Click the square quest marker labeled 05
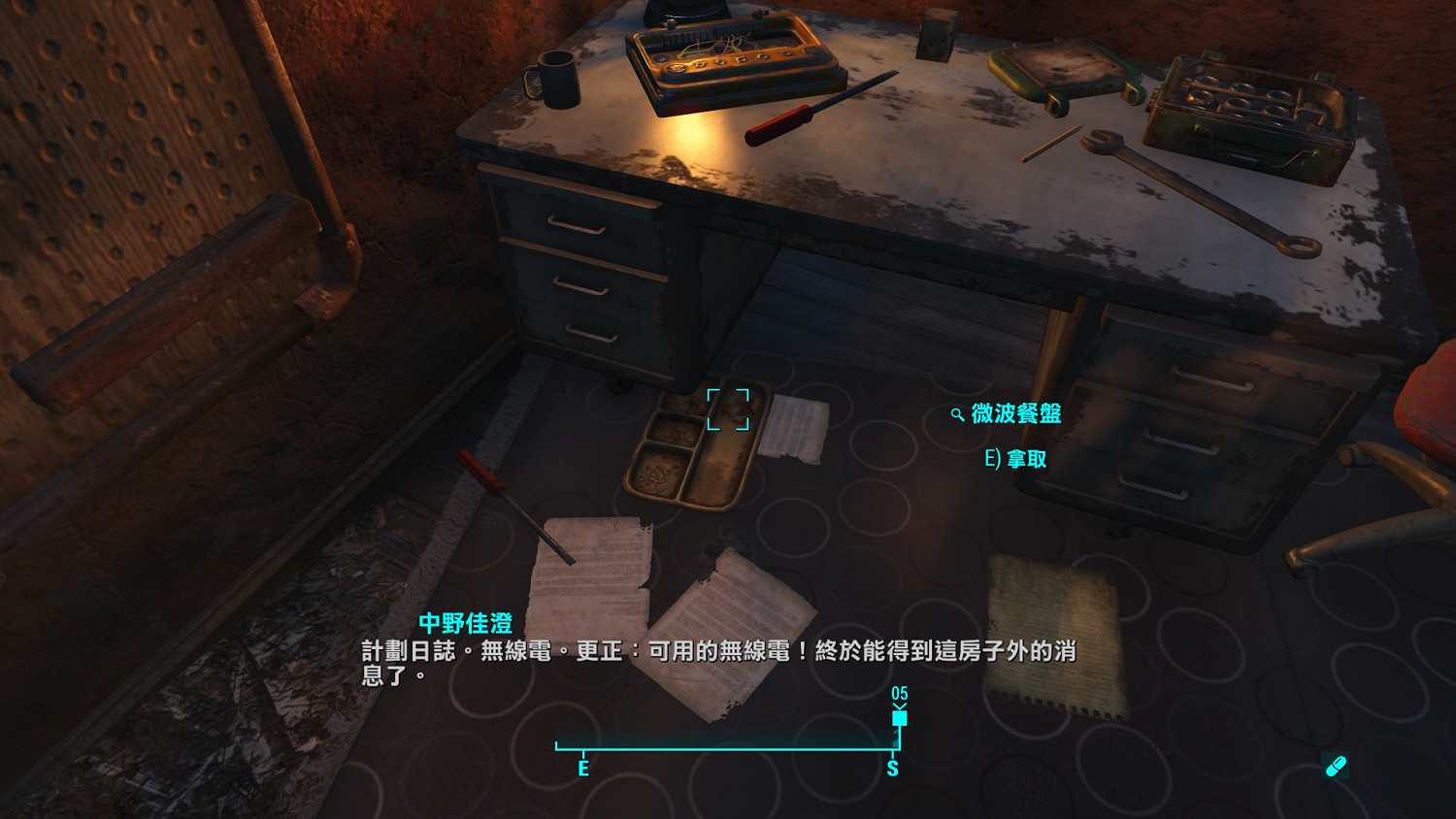 (899, 716)
